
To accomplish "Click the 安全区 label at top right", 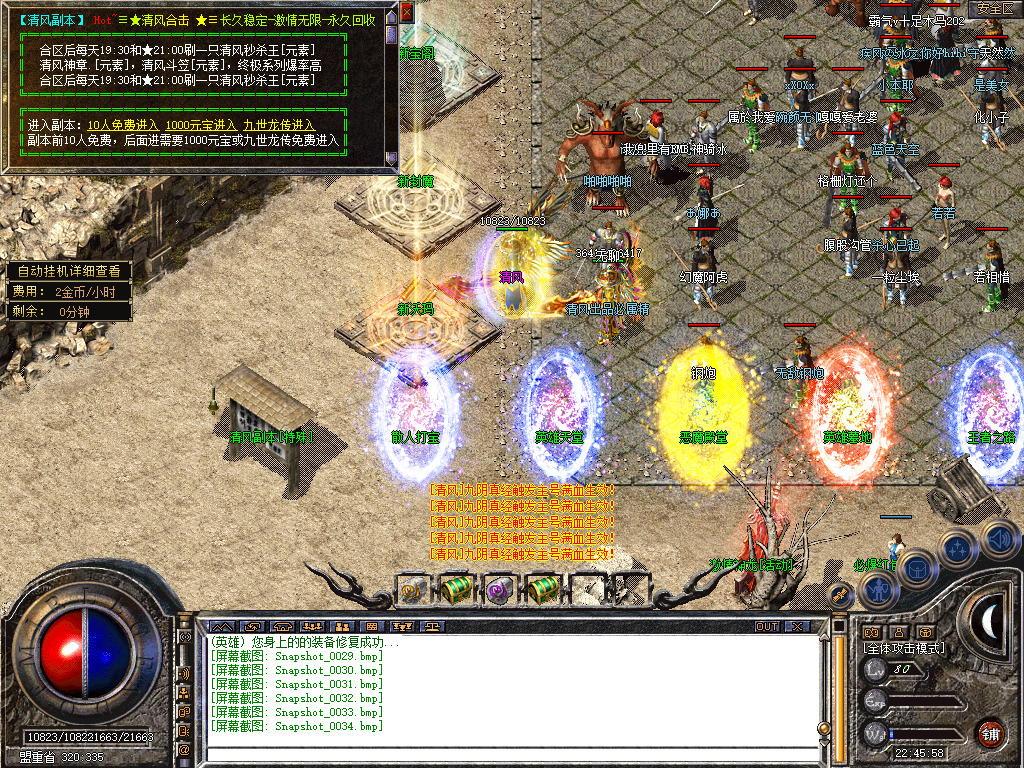I will [995, 8].
